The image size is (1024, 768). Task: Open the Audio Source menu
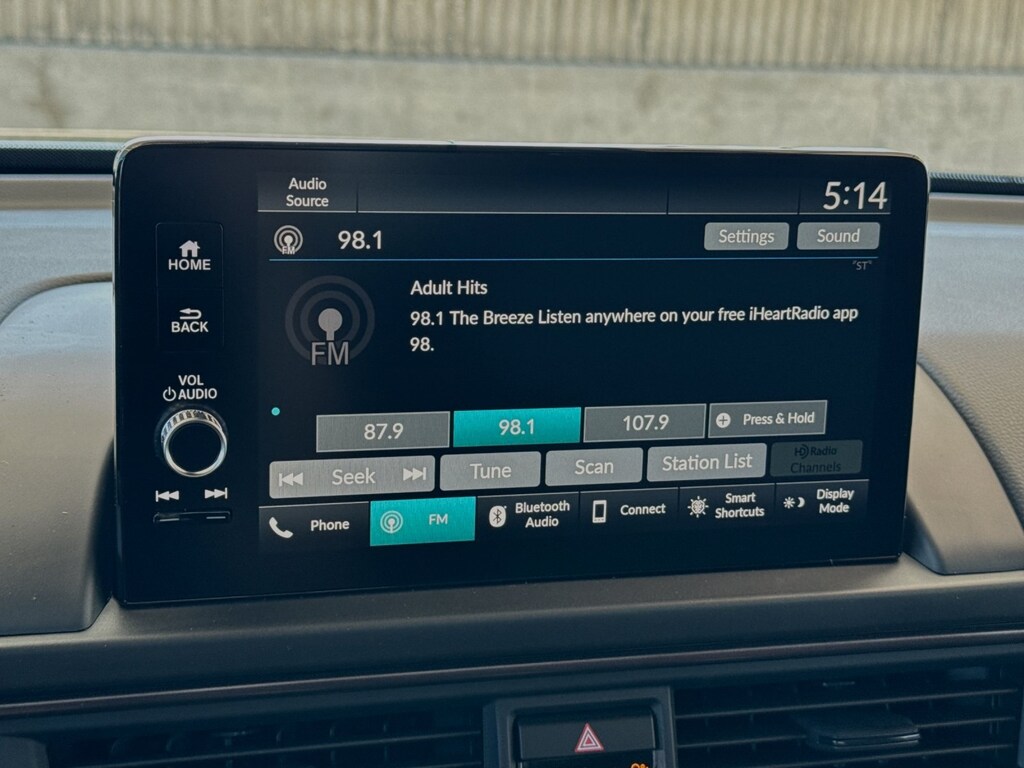pos(307,193)
